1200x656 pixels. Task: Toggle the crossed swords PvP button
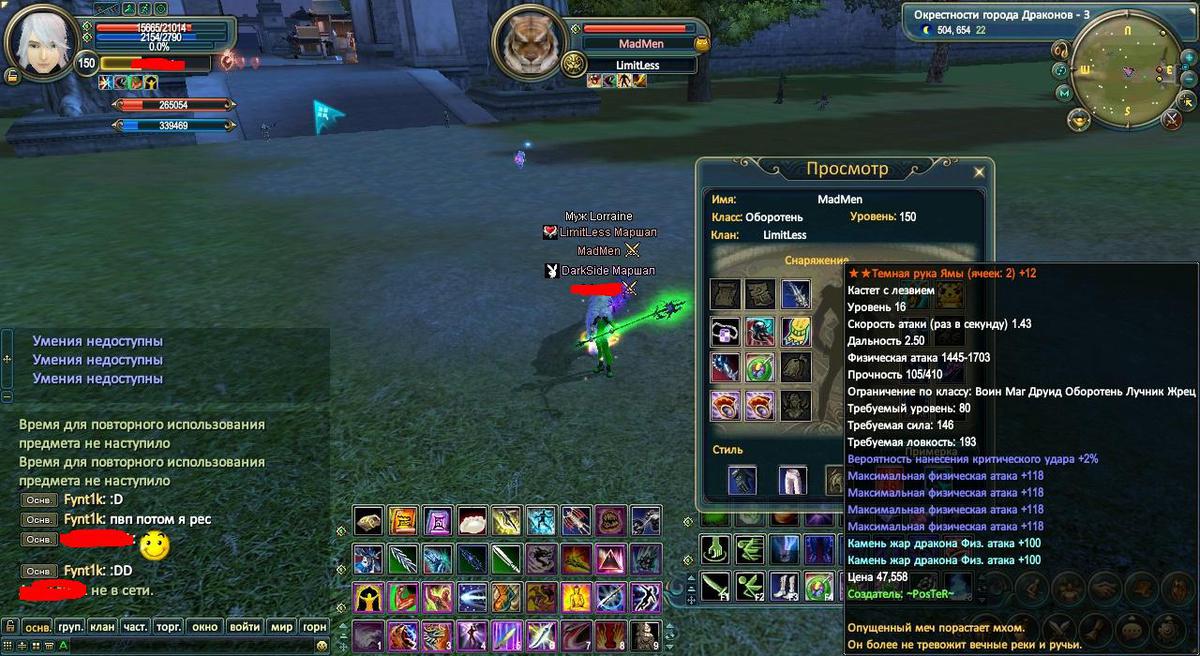click(x=1172, y=119)
